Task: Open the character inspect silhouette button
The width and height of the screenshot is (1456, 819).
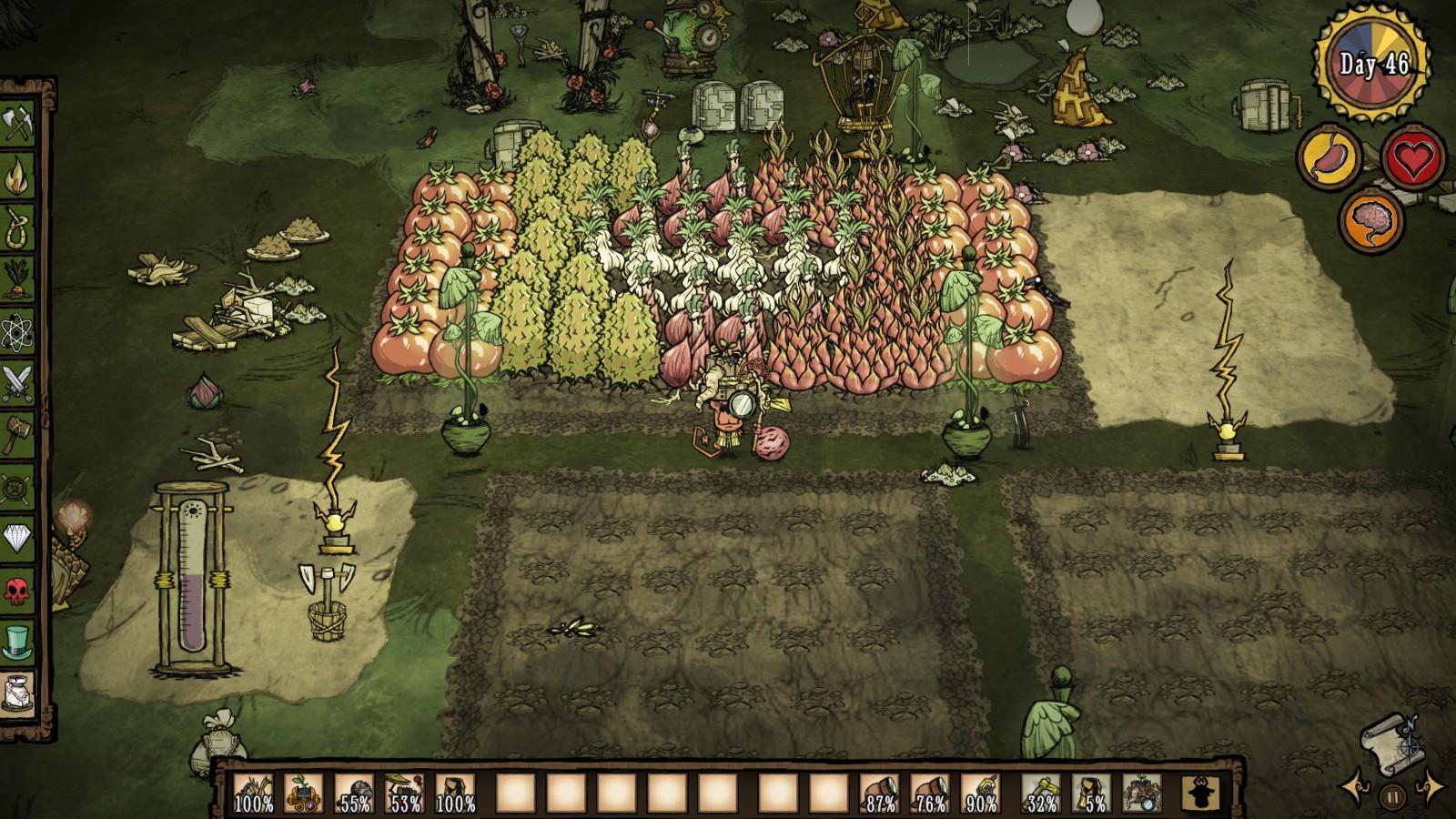Action: coord(1200,794)
